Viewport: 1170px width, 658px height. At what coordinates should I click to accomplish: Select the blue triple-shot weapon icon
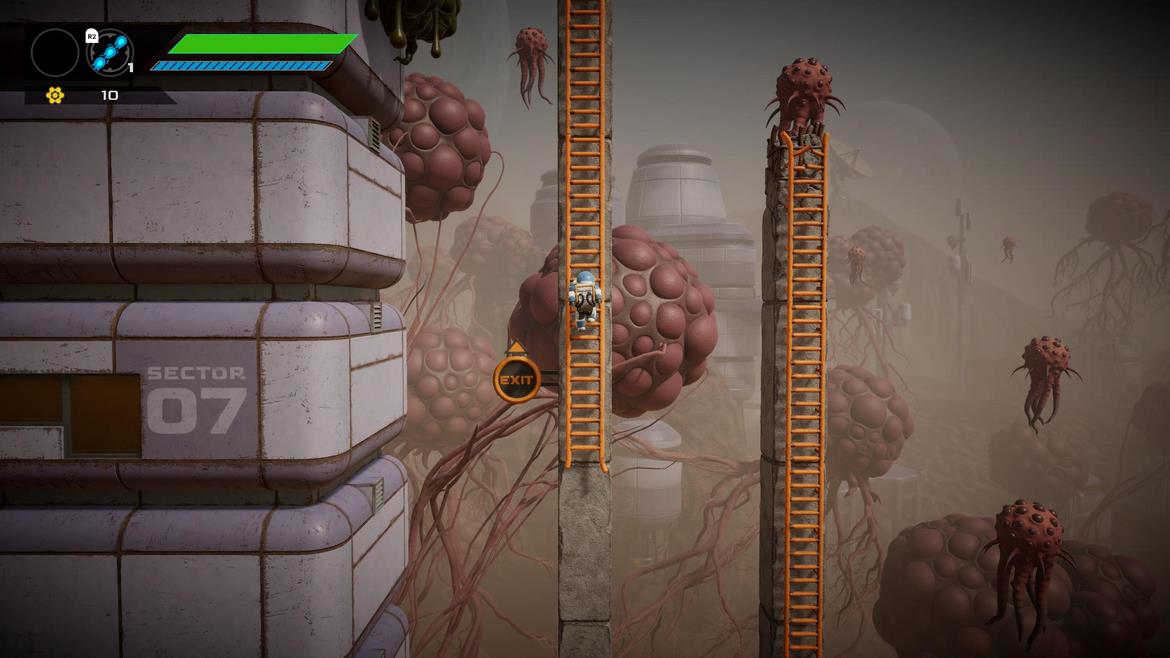(110, 53)
